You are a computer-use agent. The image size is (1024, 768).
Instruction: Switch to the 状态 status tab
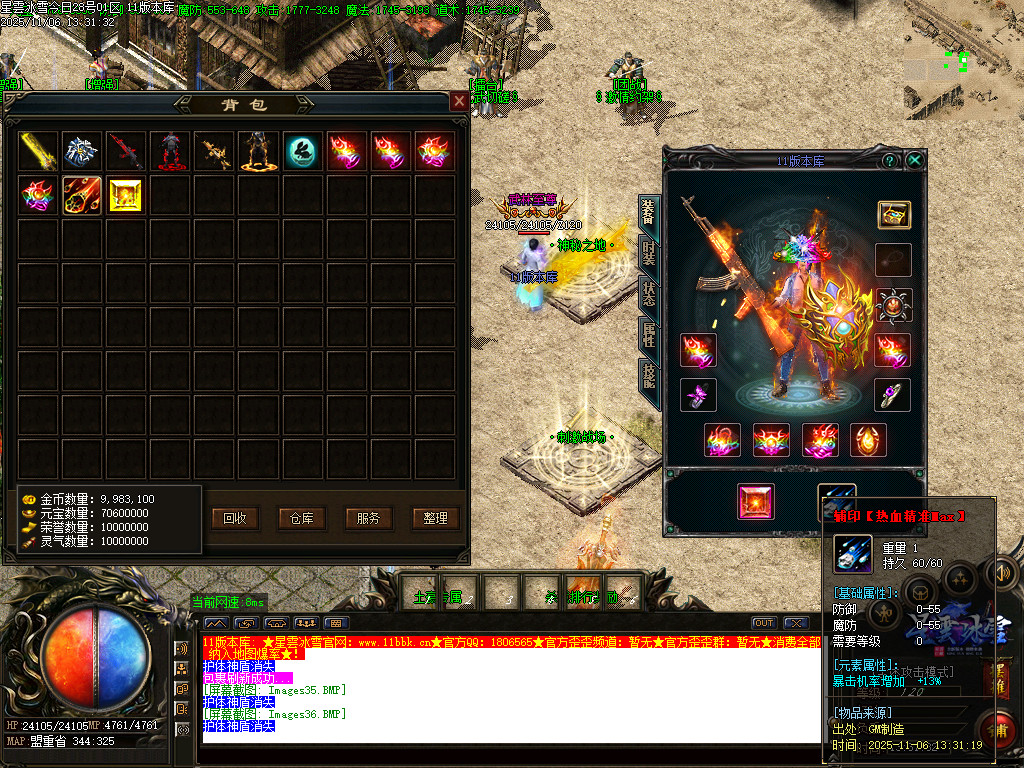[x=649, y=294]
